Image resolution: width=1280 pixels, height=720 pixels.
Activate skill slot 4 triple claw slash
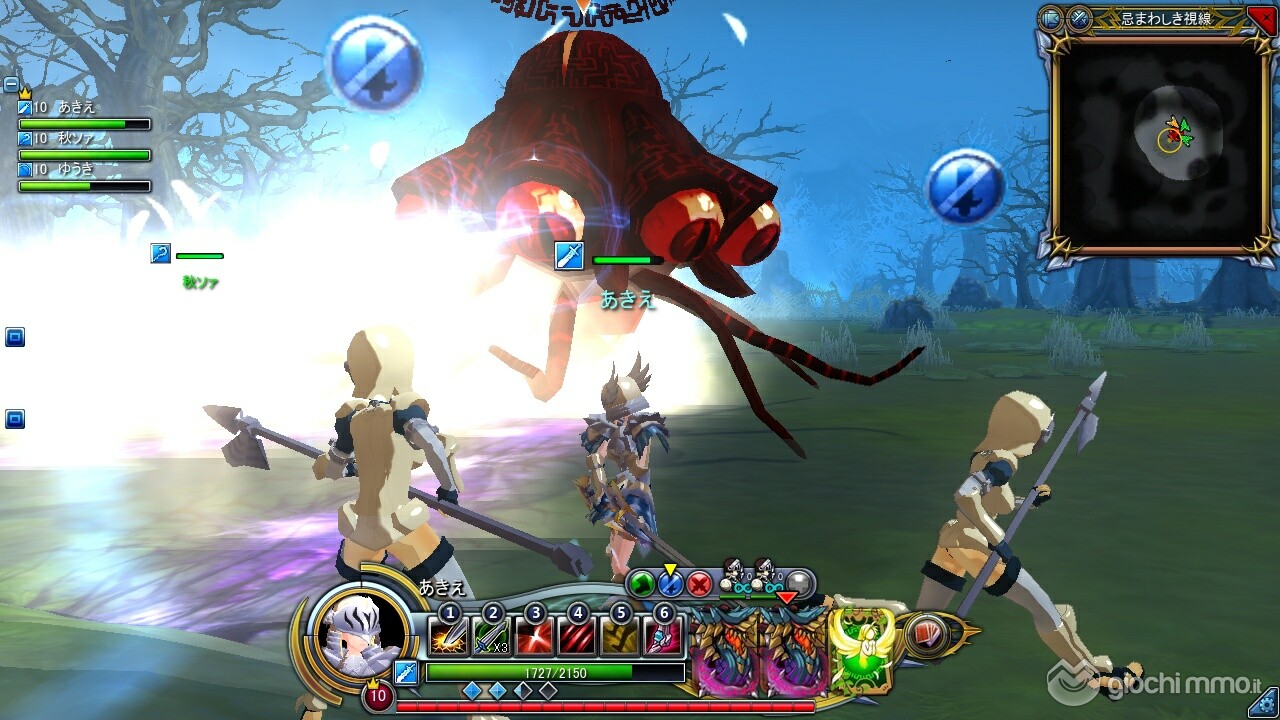pyautogui.click(x=577, y=637)
